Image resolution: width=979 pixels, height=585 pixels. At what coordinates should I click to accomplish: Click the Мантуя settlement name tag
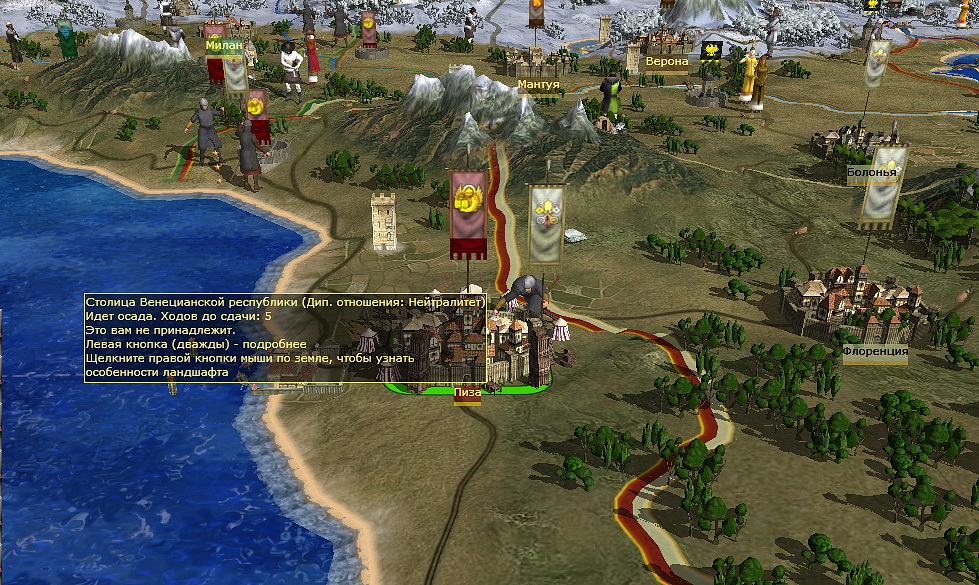pyautogui.click(x=539, y=85)
